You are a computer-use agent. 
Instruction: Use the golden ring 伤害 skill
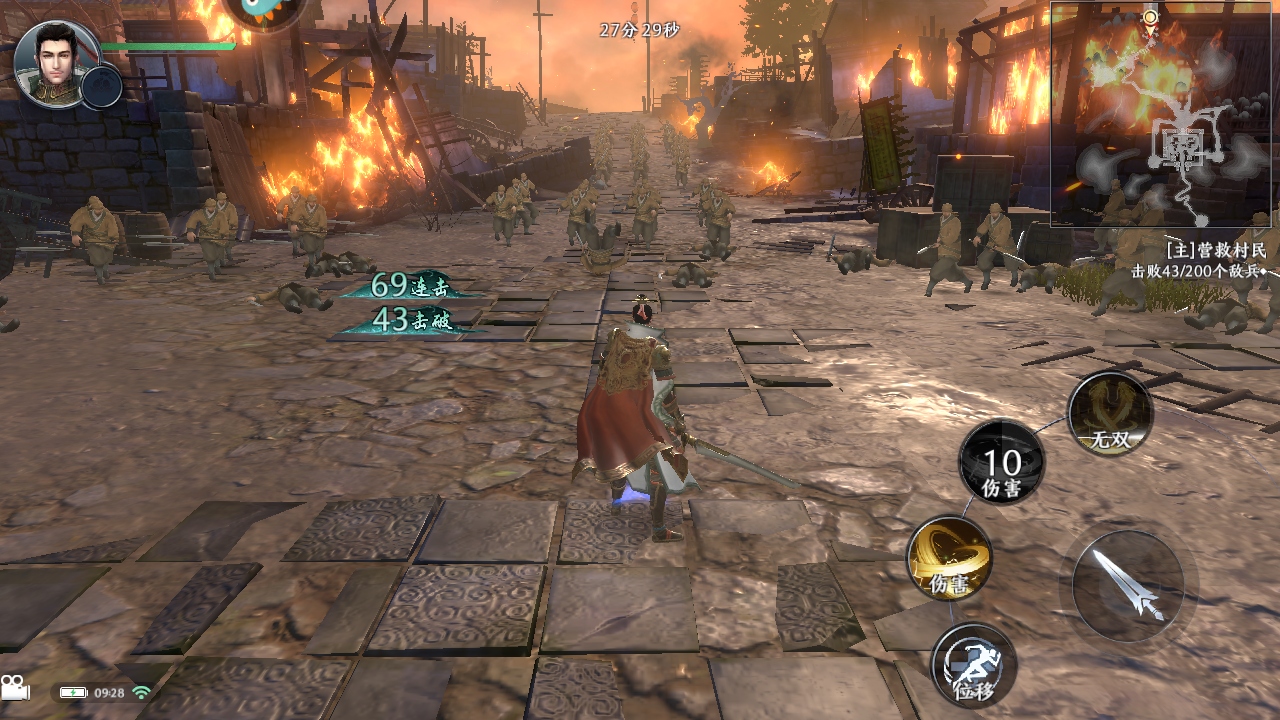[x=949, y=558]
